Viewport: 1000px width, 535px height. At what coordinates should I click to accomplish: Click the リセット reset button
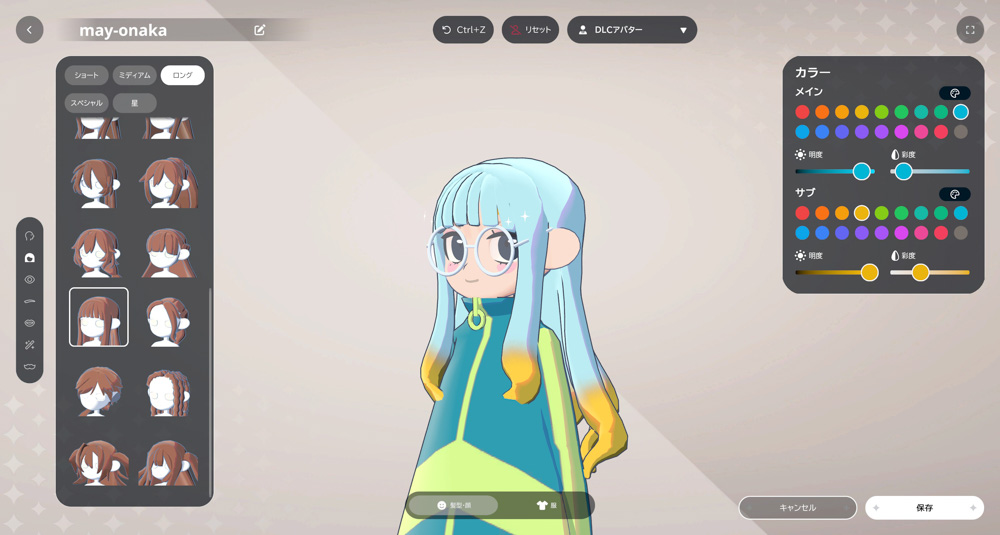click(530, 30)
